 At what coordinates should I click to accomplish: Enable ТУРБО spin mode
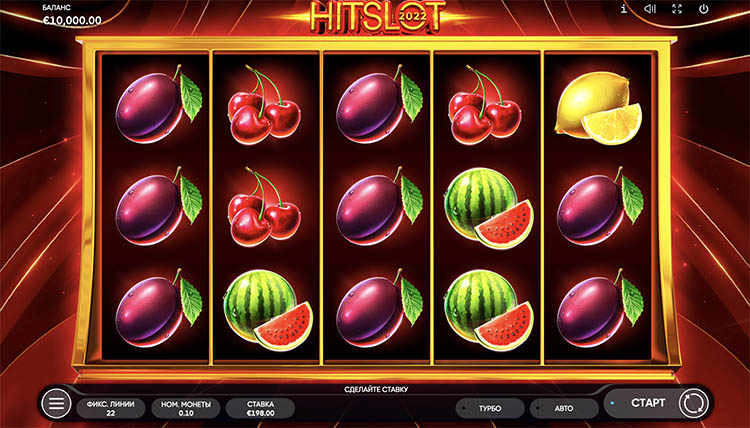(x=489, y=408)
